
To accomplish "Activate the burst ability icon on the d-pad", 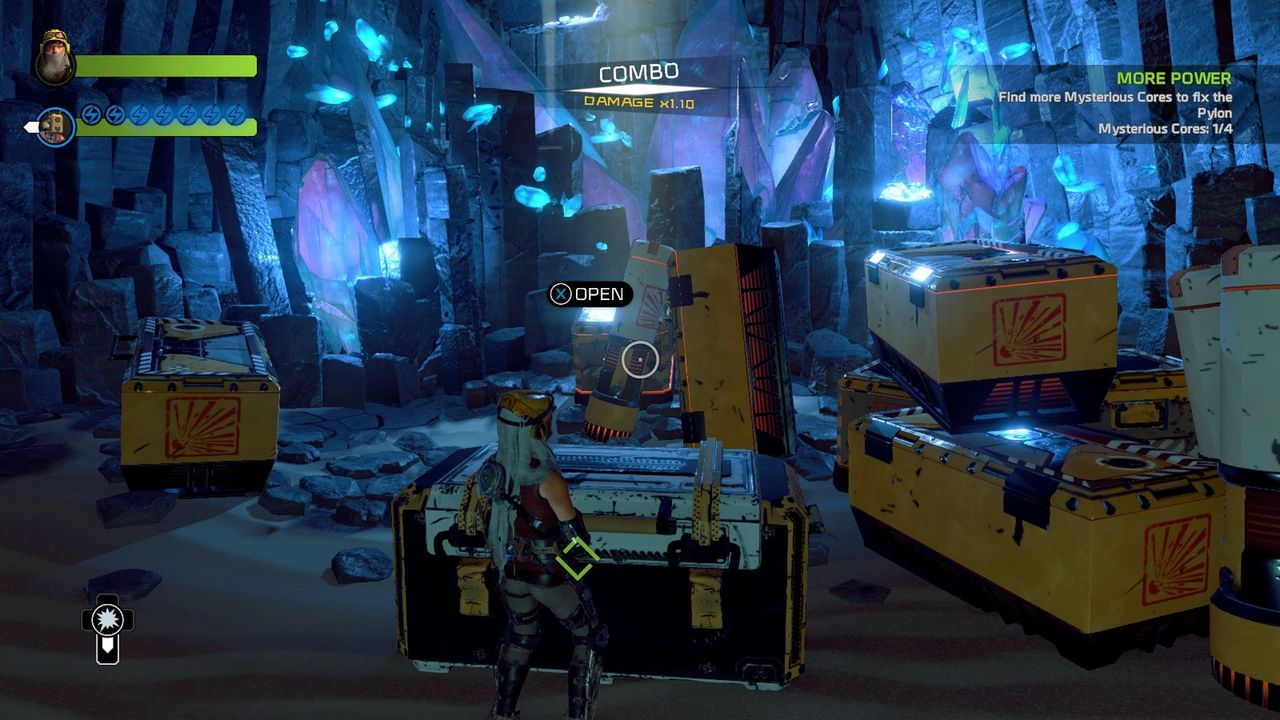I will pyautogui.click(x=107, y=620).
